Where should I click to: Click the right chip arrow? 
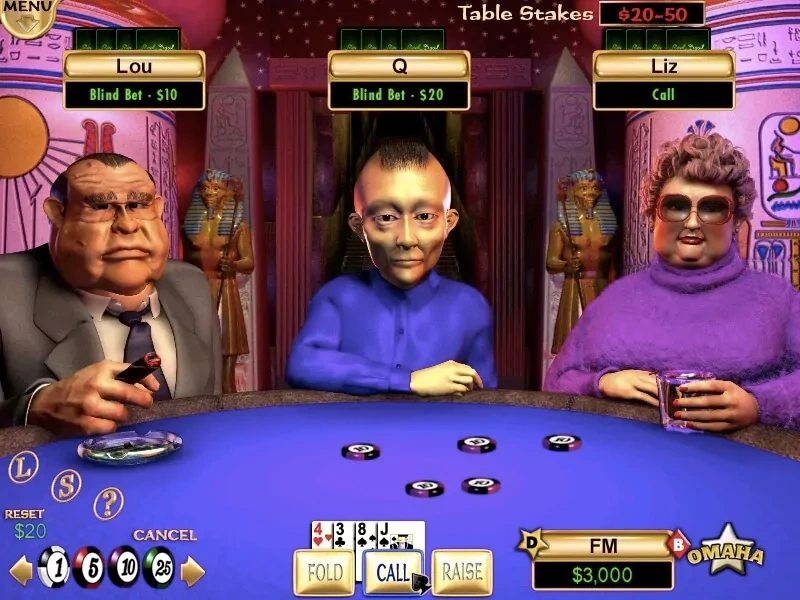point(192,570)
